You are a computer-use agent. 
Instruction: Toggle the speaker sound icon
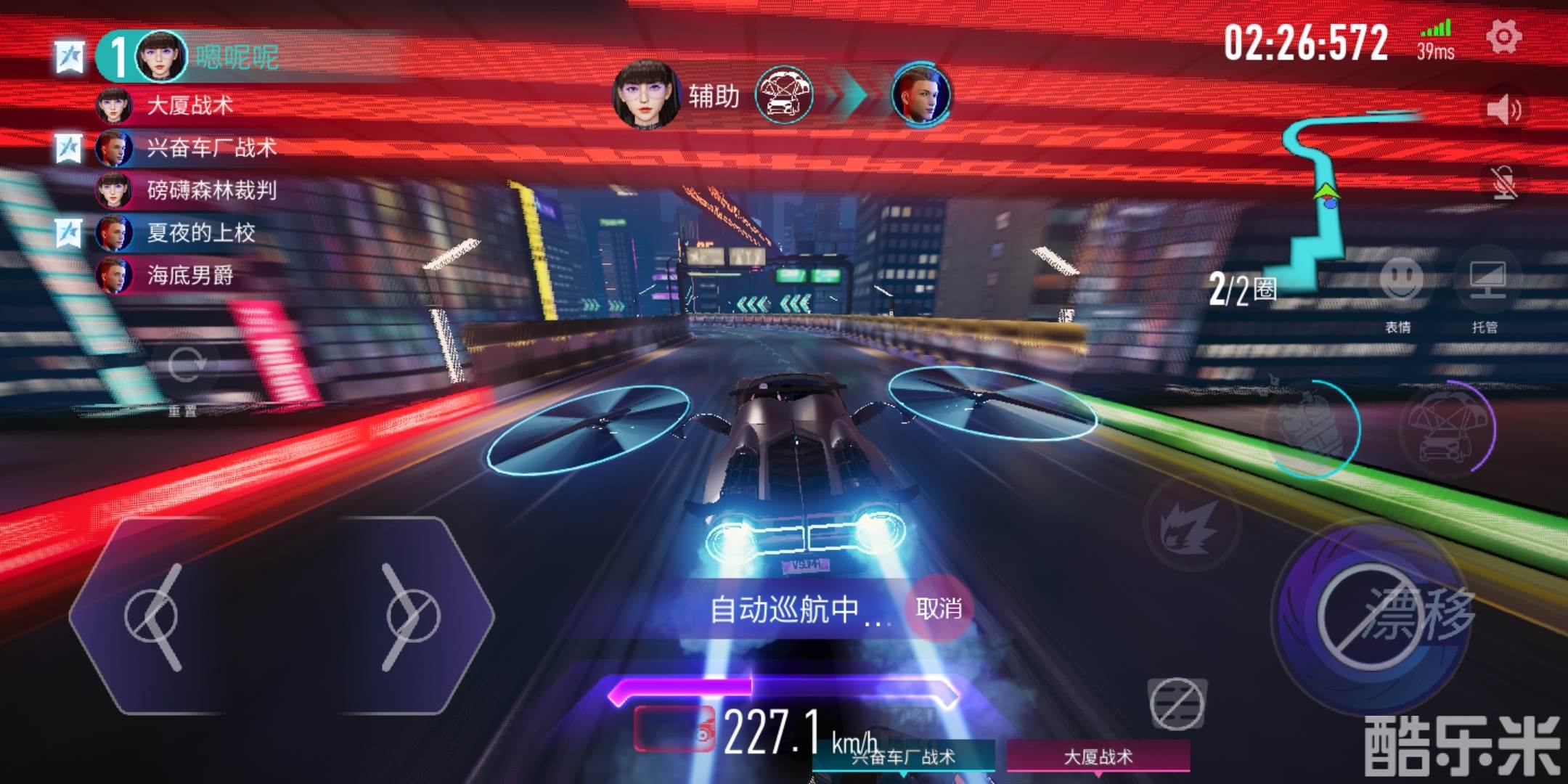[1503, 110]
